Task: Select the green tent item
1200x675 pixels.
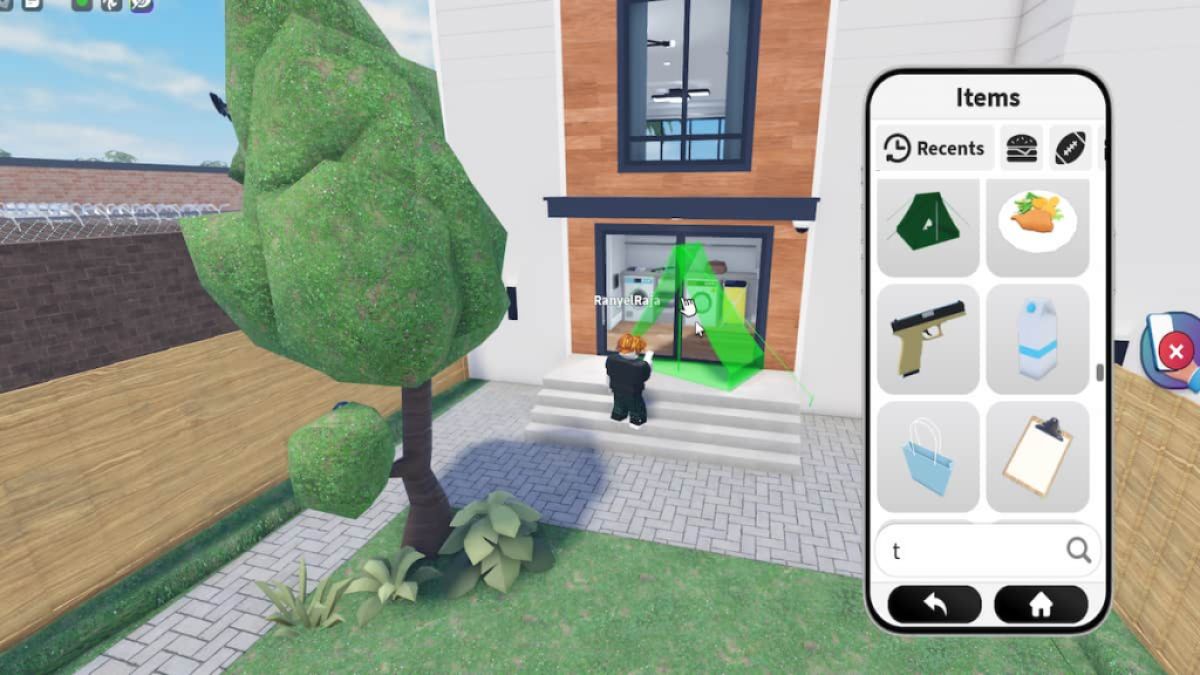Action: [928, 227]
